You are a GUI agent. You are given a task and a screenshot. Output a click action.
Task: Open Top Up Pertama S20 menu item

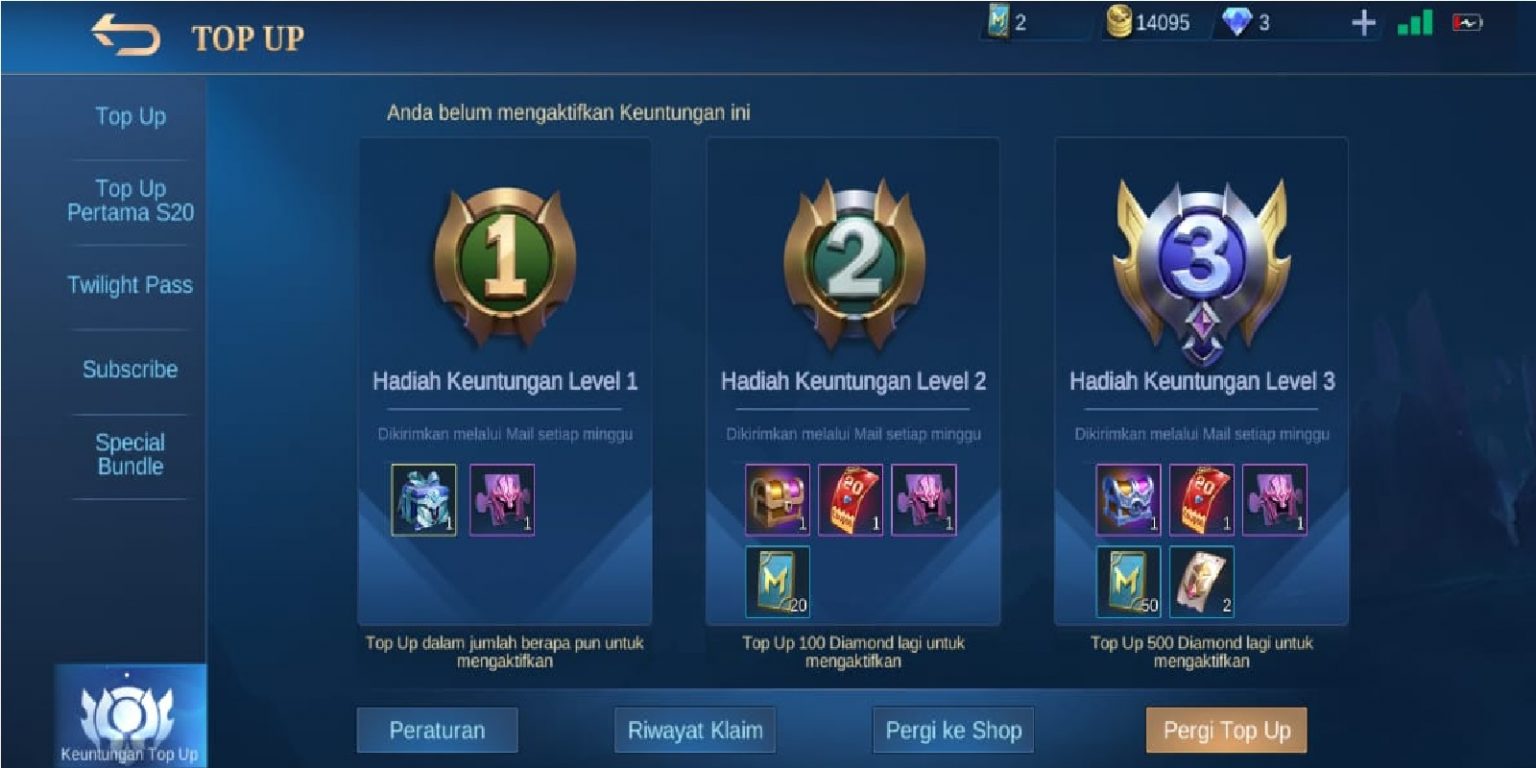130,200
